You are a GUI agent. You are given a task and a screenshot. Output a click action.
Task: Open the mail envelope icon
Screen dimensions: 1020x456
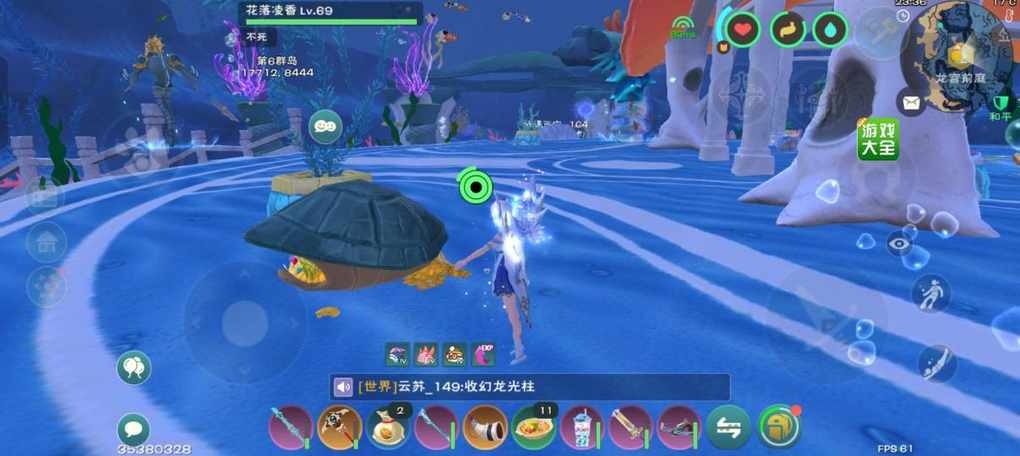point(910,102)
